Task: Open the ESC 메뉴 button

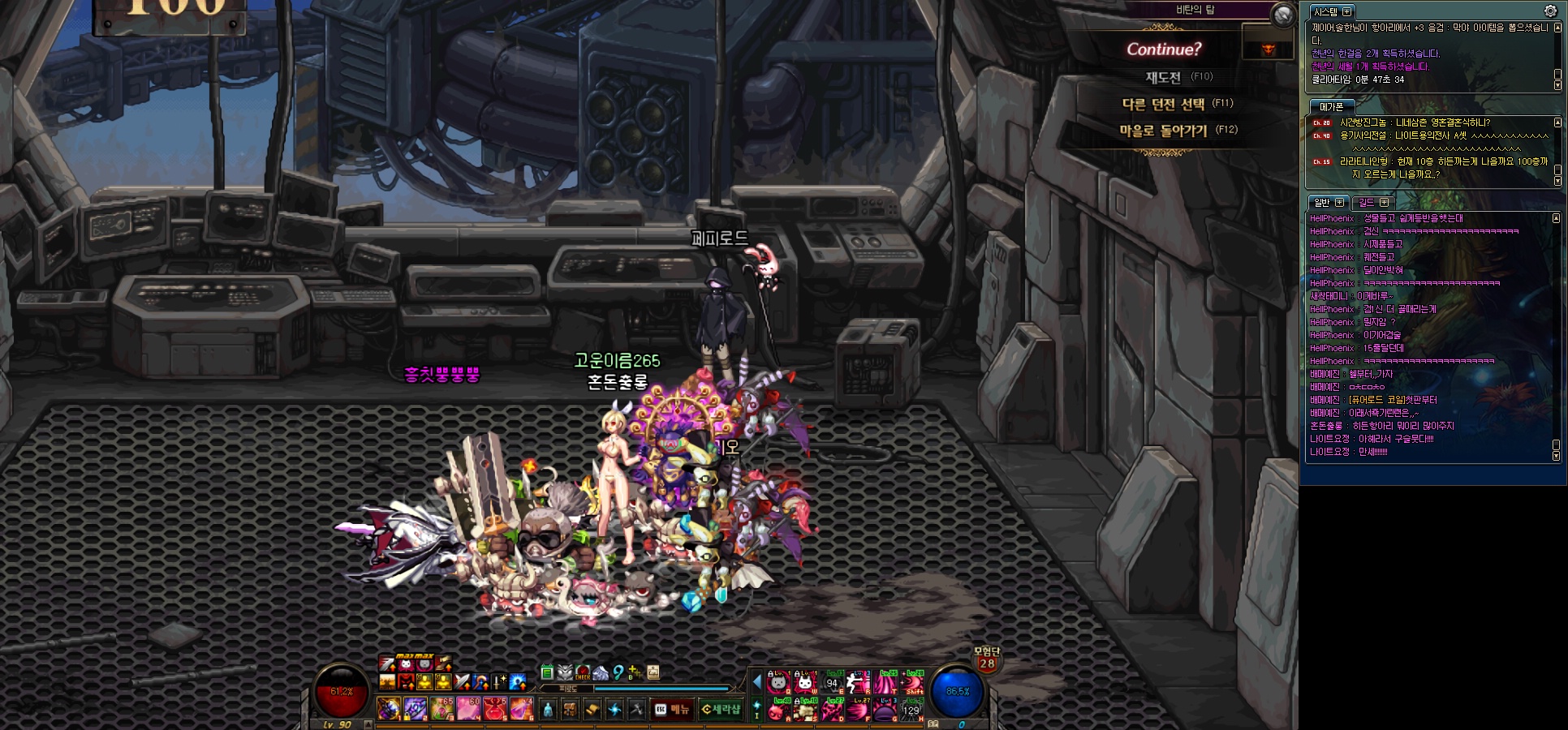Action: [x=673, y=710]
